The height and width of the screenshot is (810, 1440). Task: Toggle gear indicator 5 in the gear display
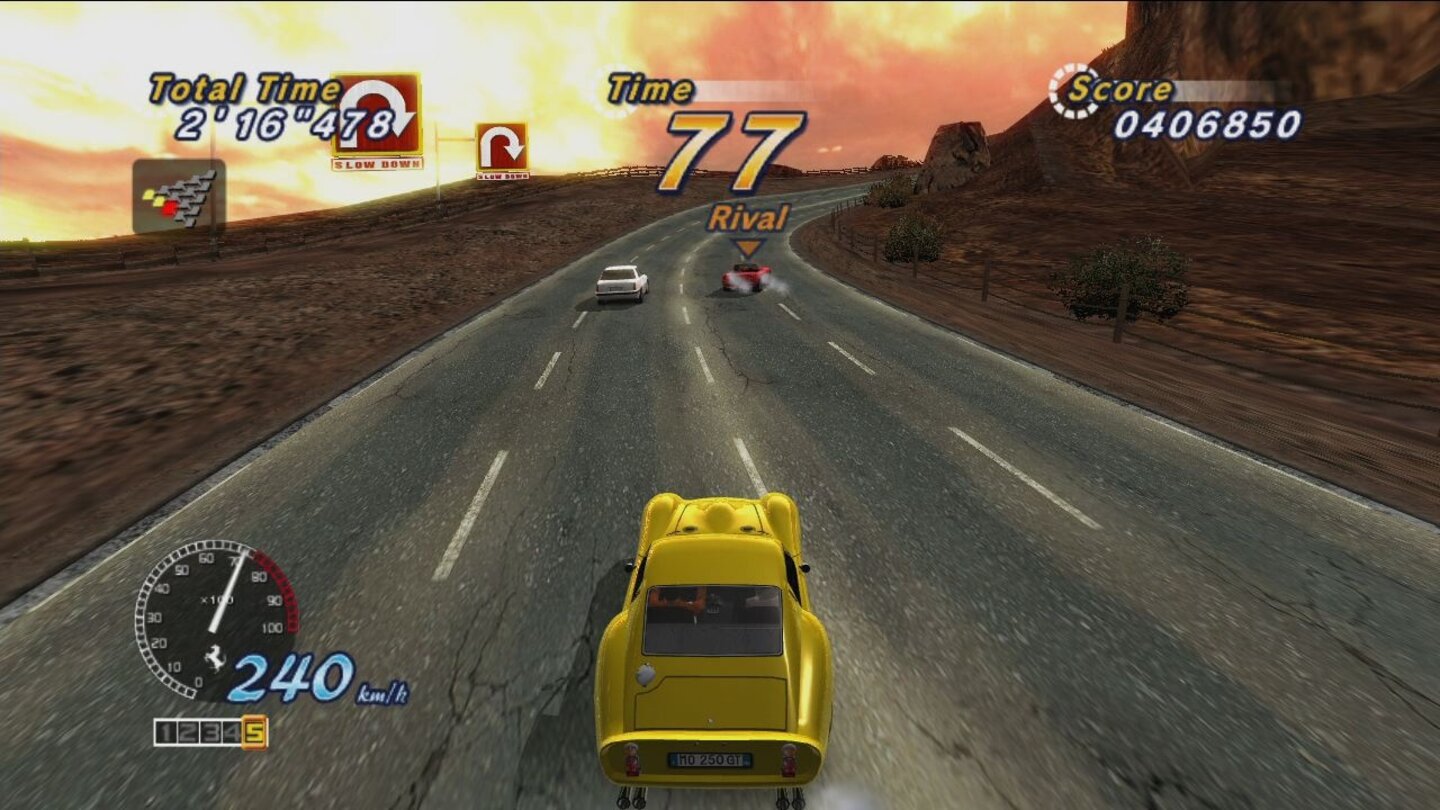255,732
